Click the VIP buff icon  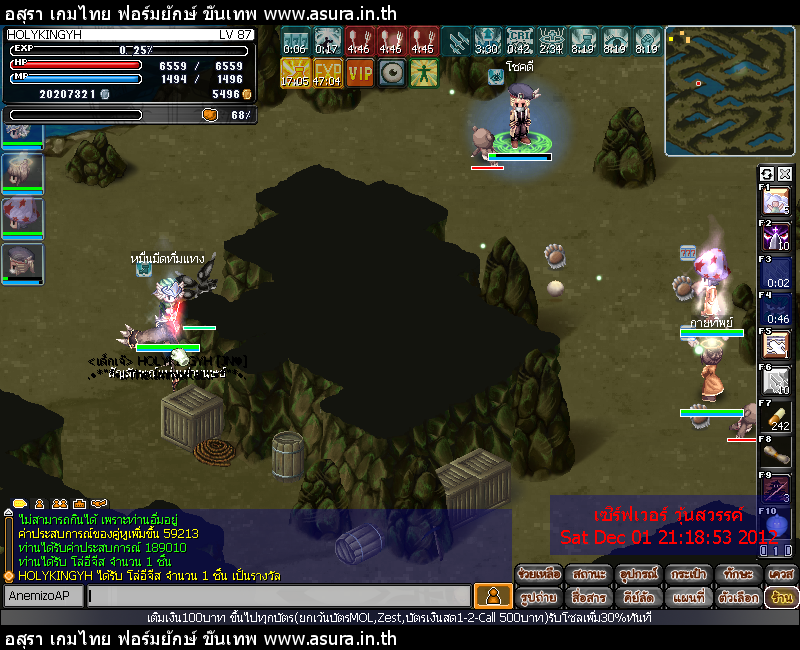tap(360, 72)
